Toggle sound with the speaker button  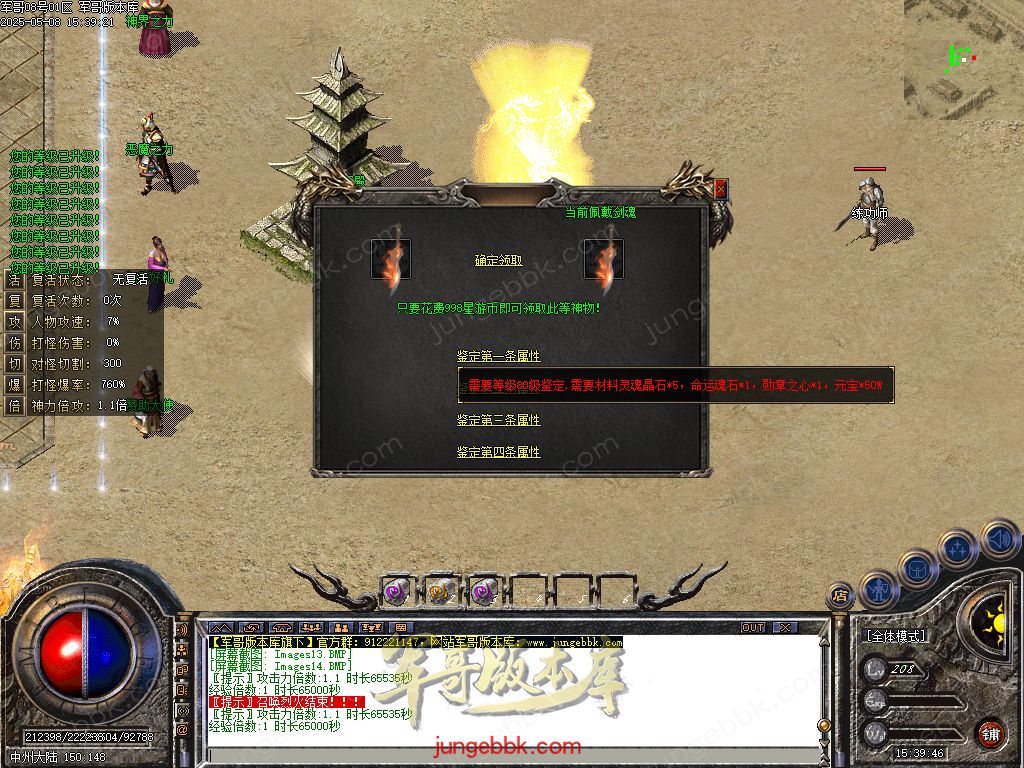[x=999, y=539]
